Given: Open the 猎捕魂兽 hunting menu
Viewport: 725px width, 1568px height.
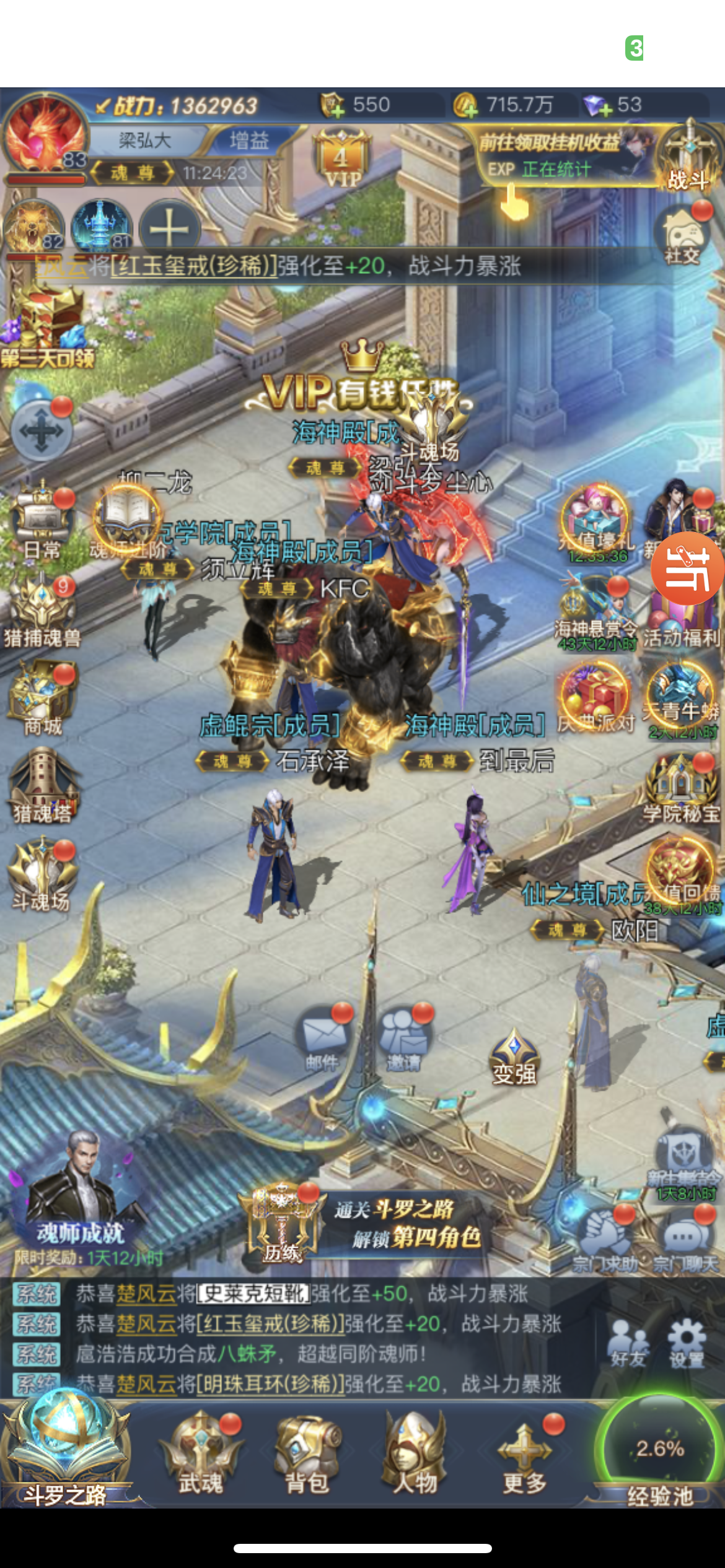Looking at the screenshot, I should tap(42, 612).
